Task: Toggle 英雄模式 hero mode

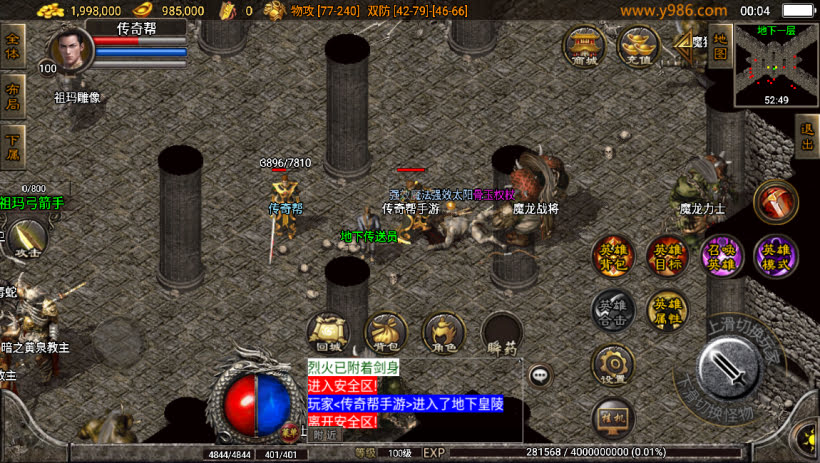Action: click(775, 256)
